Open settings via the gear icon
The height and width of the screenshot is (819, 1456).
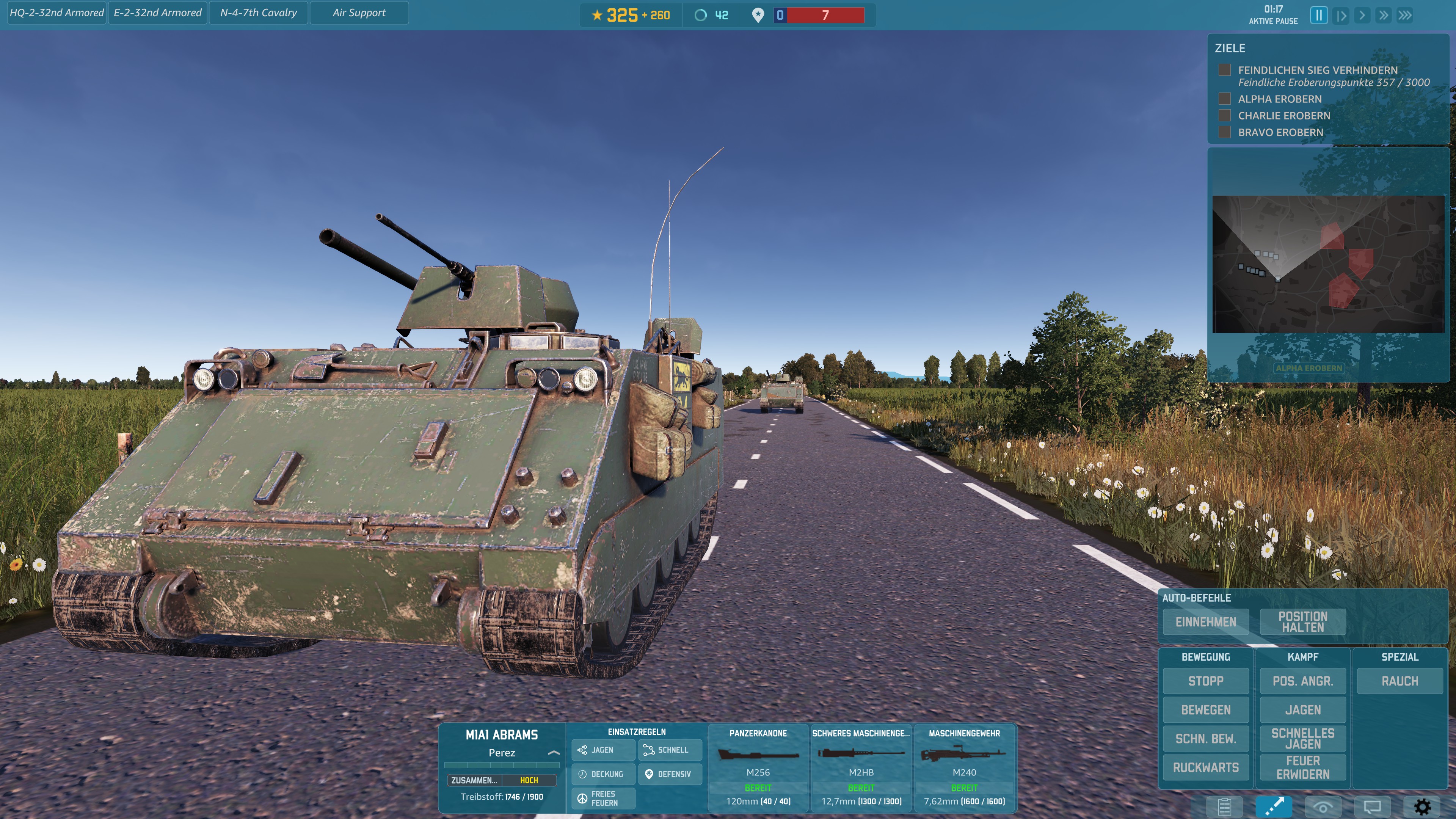tap(1422, 806)
